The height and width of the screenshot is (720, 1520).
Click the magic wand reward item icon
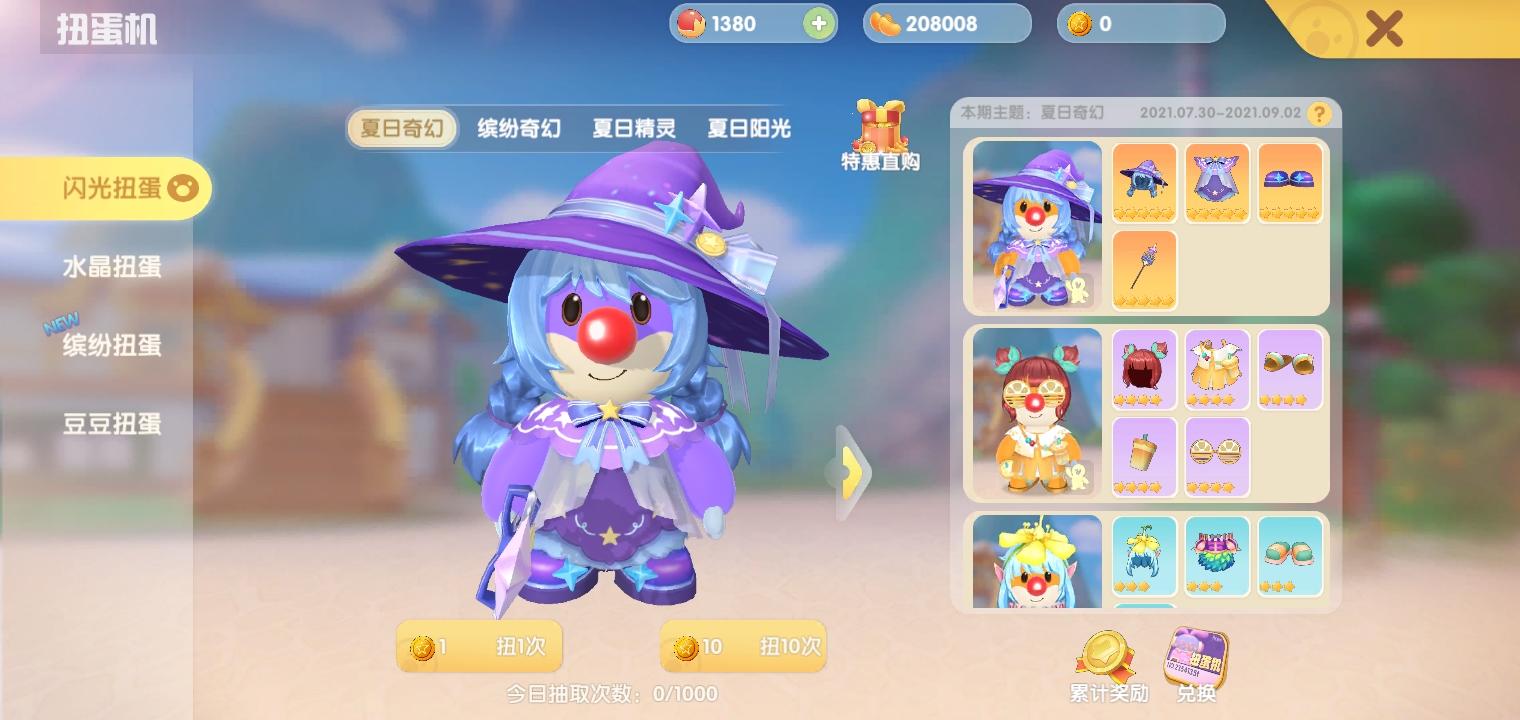[1143, 268]
